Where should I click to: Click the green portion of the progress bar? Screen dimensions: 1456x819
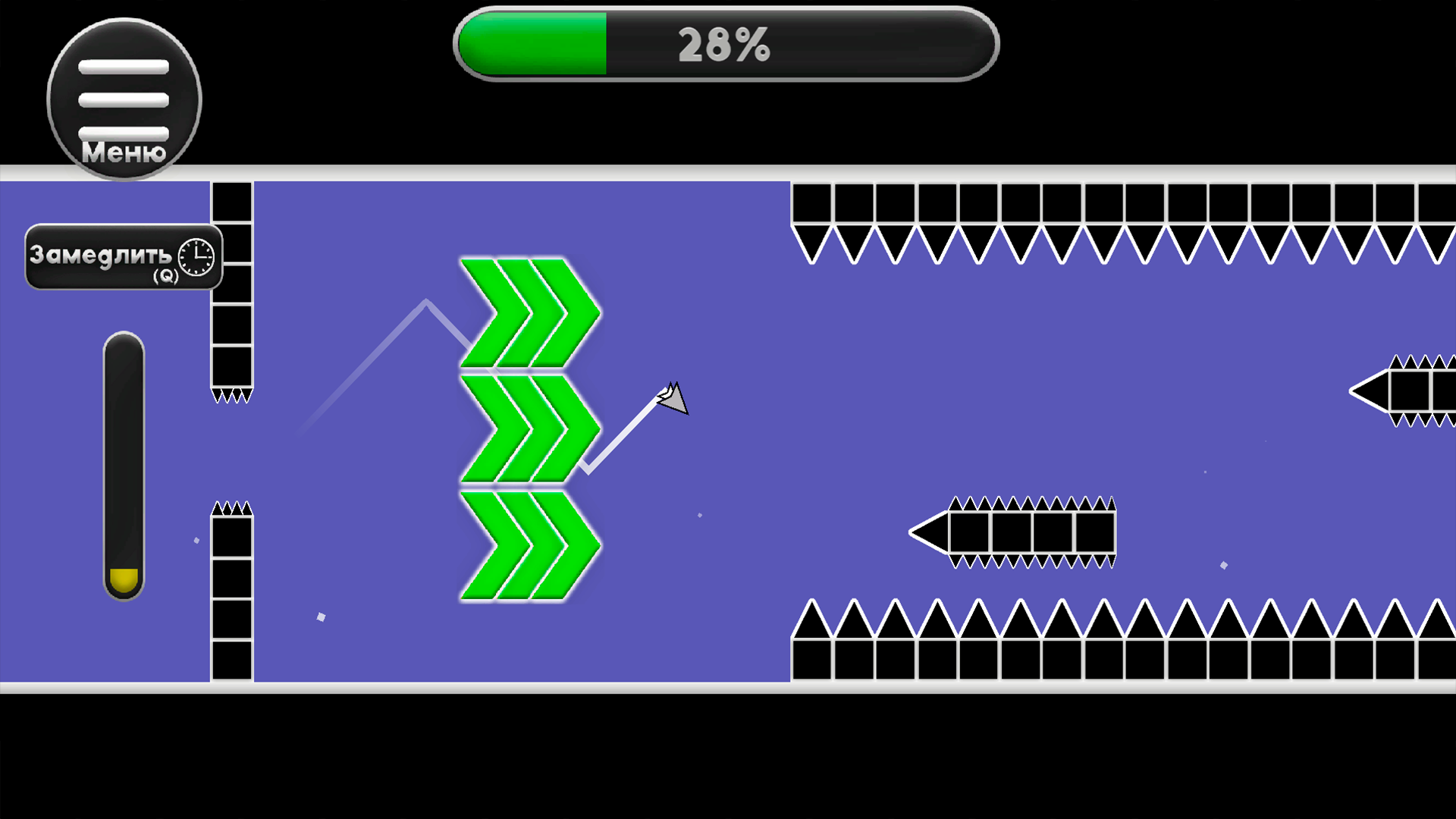[531, 44]
